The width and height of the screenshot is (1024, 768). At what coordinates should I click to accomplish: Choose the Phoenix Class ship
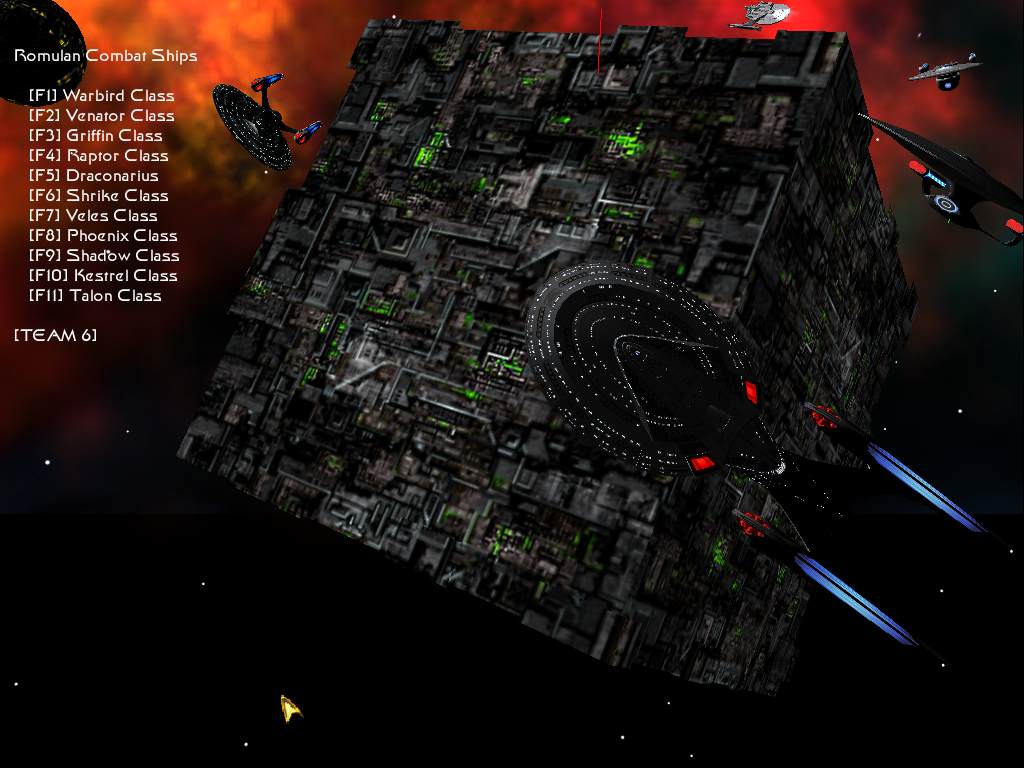(x=103, y=236)
